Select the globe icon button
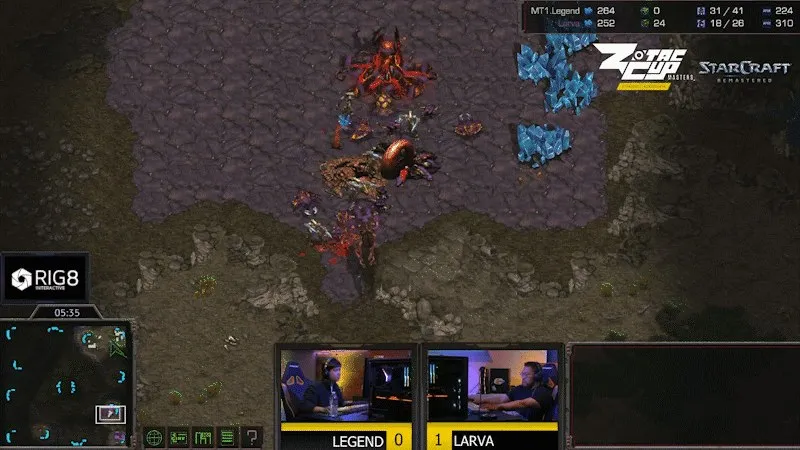Viewport: 800px width, 450px height. pyautogui.click(x=154, y=437)
